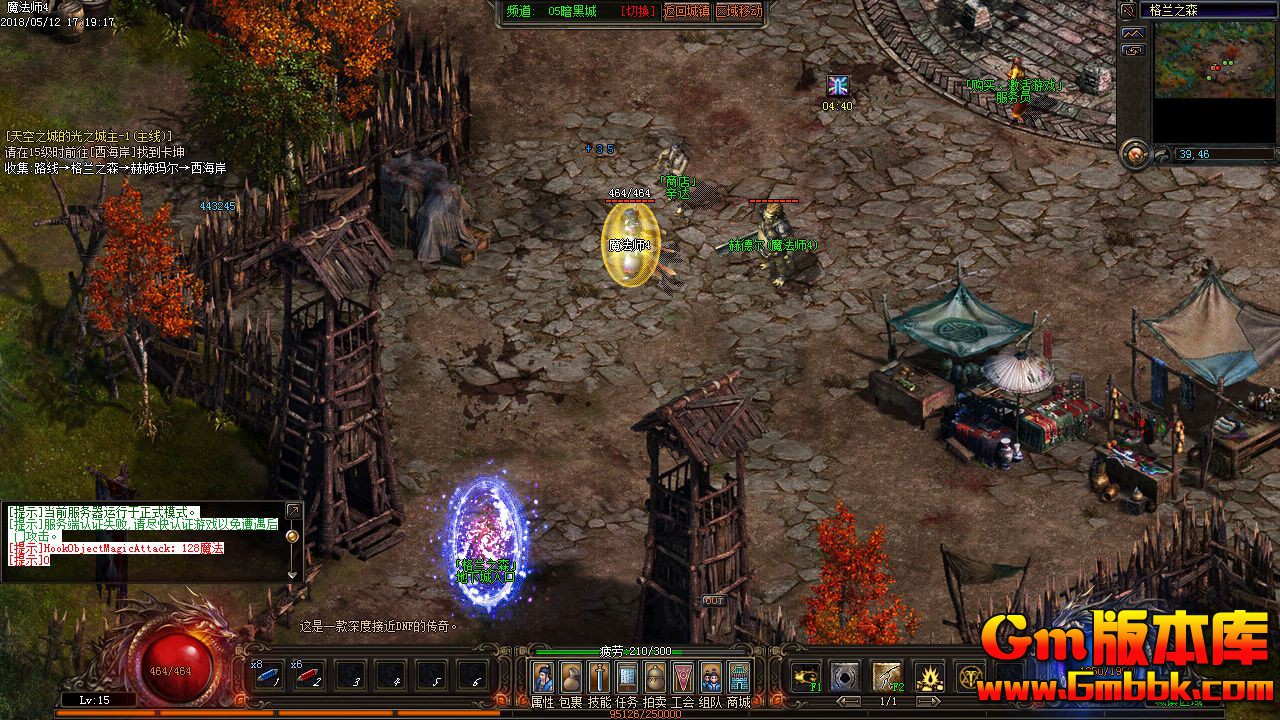
Task: Use the red health potion in slot 2
Action: coord(308,676)
